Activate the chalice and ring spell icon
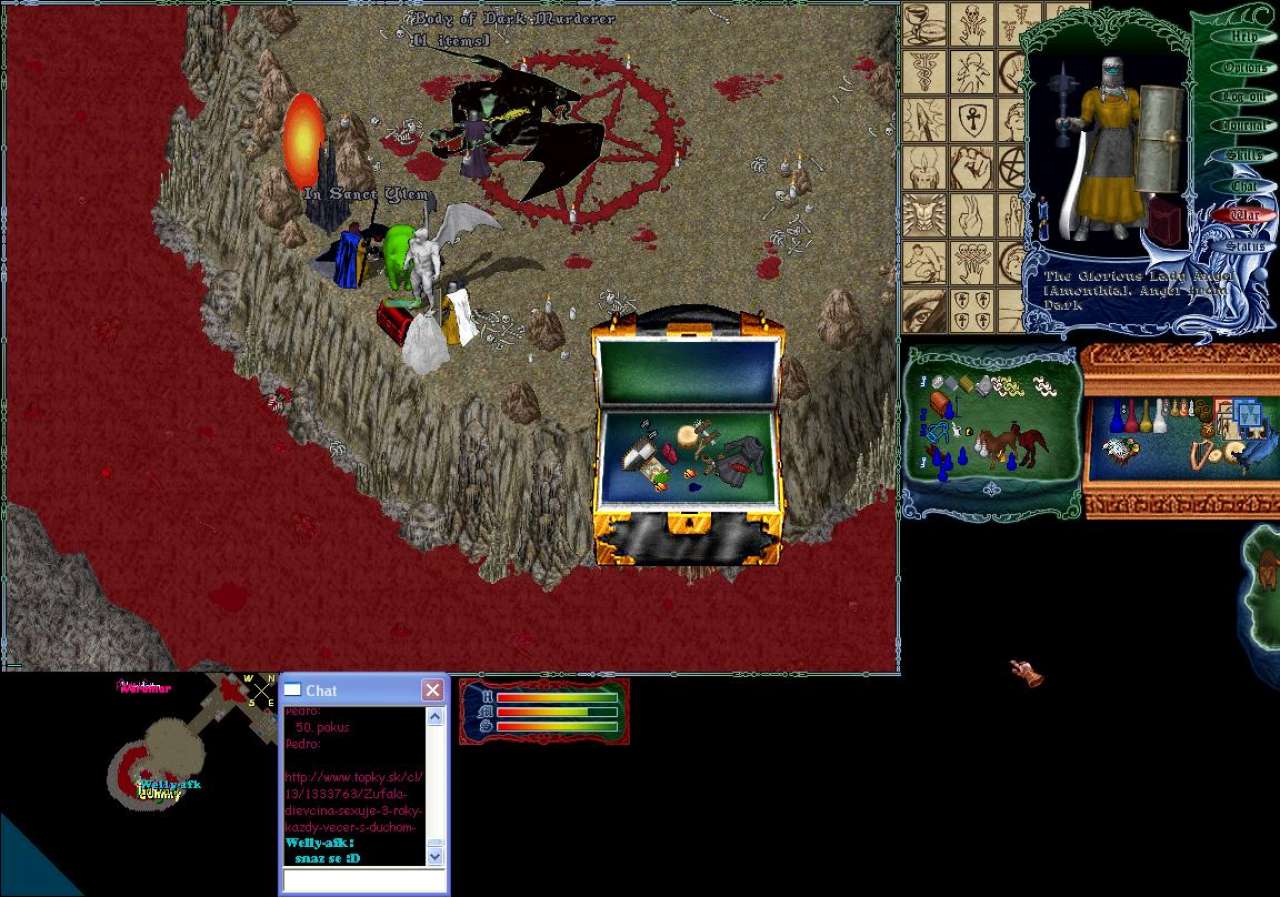This screenshot has height=897, width=1280. tap(924, 24)
